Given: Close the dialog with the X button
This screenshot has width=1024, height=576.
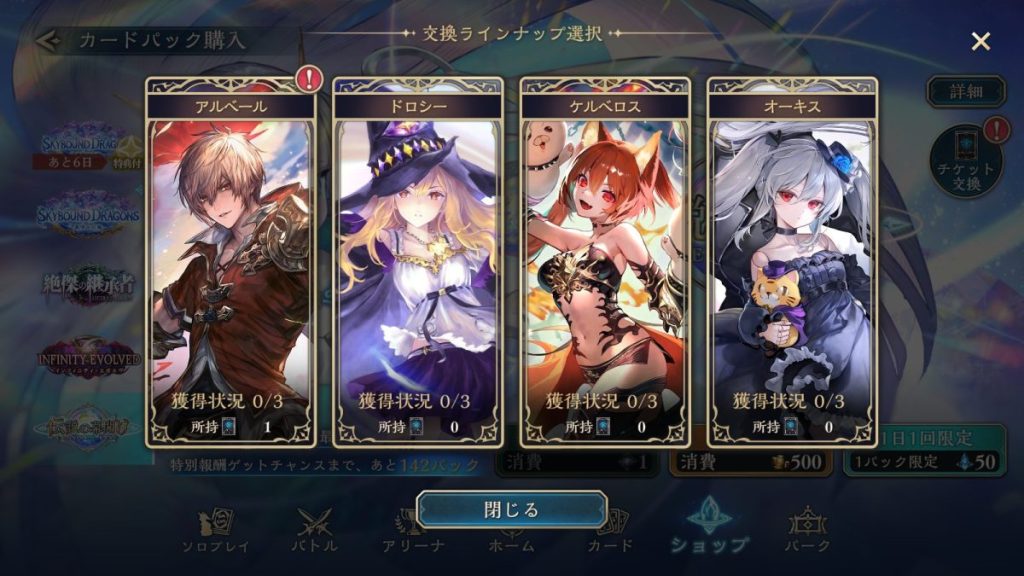Looking at the screenshot, I should tap(981, 41).
